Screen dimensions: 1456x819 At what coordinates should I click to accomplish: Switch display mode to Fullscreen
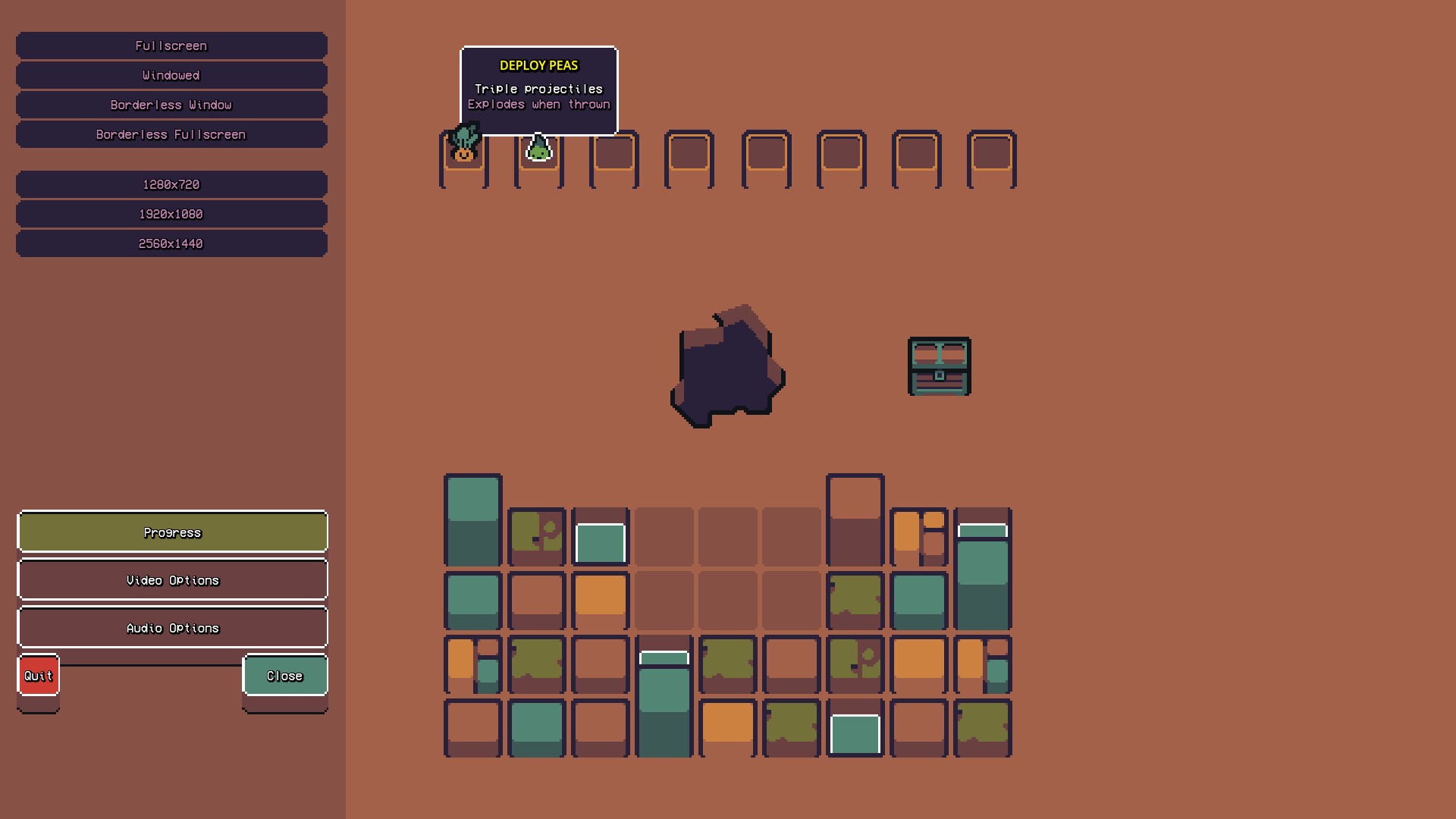171,45
